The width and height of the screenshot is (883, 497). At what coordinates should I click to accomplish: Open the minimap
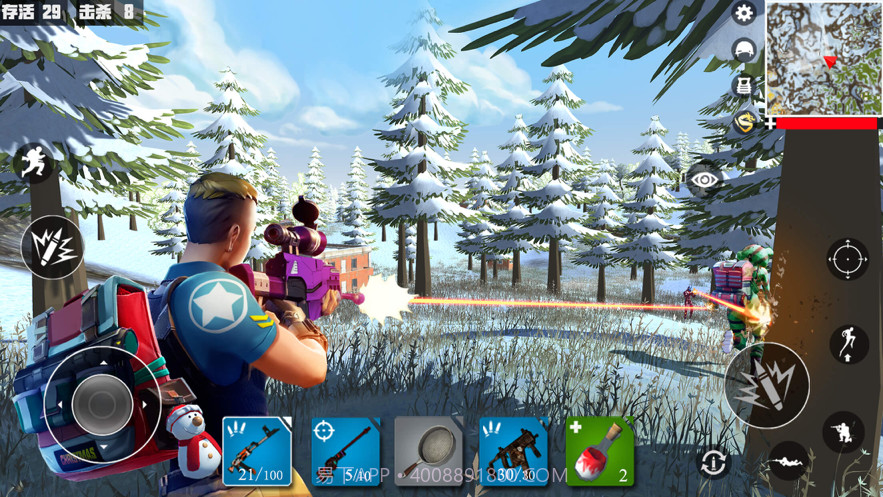824,57
